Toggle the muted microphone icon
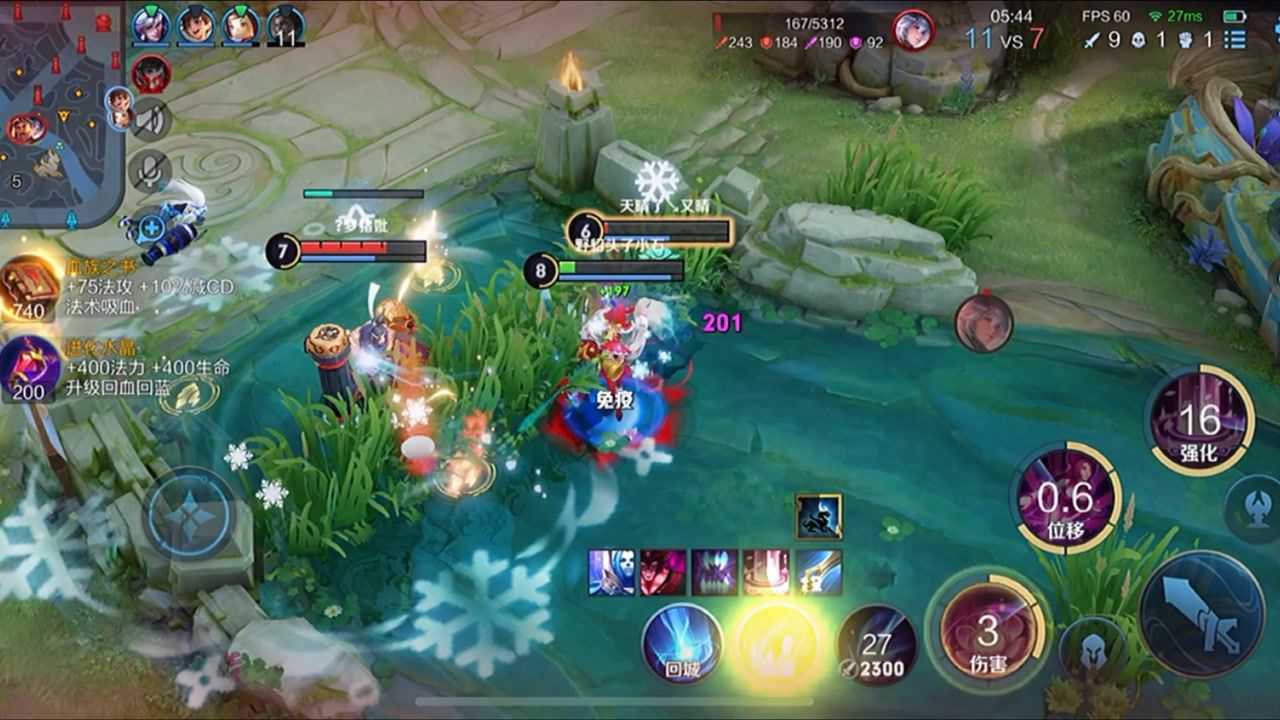Screen dimensions: 1280x720 150,170
